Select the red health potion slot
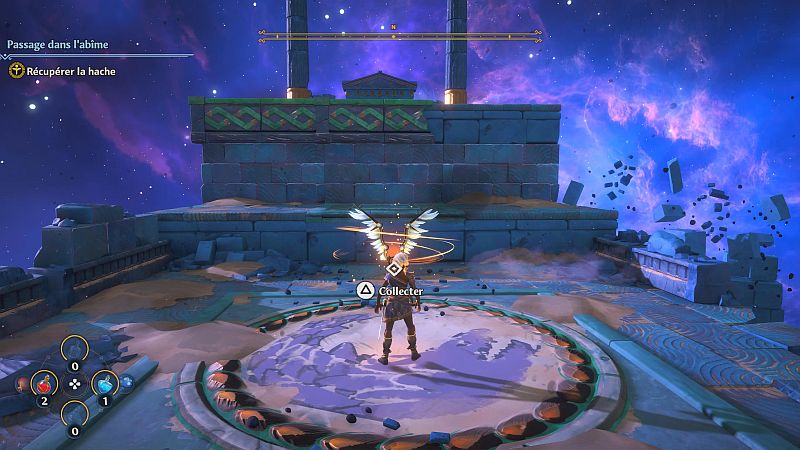800x450 pixels. pyautogui.click(x=44, y=383)
